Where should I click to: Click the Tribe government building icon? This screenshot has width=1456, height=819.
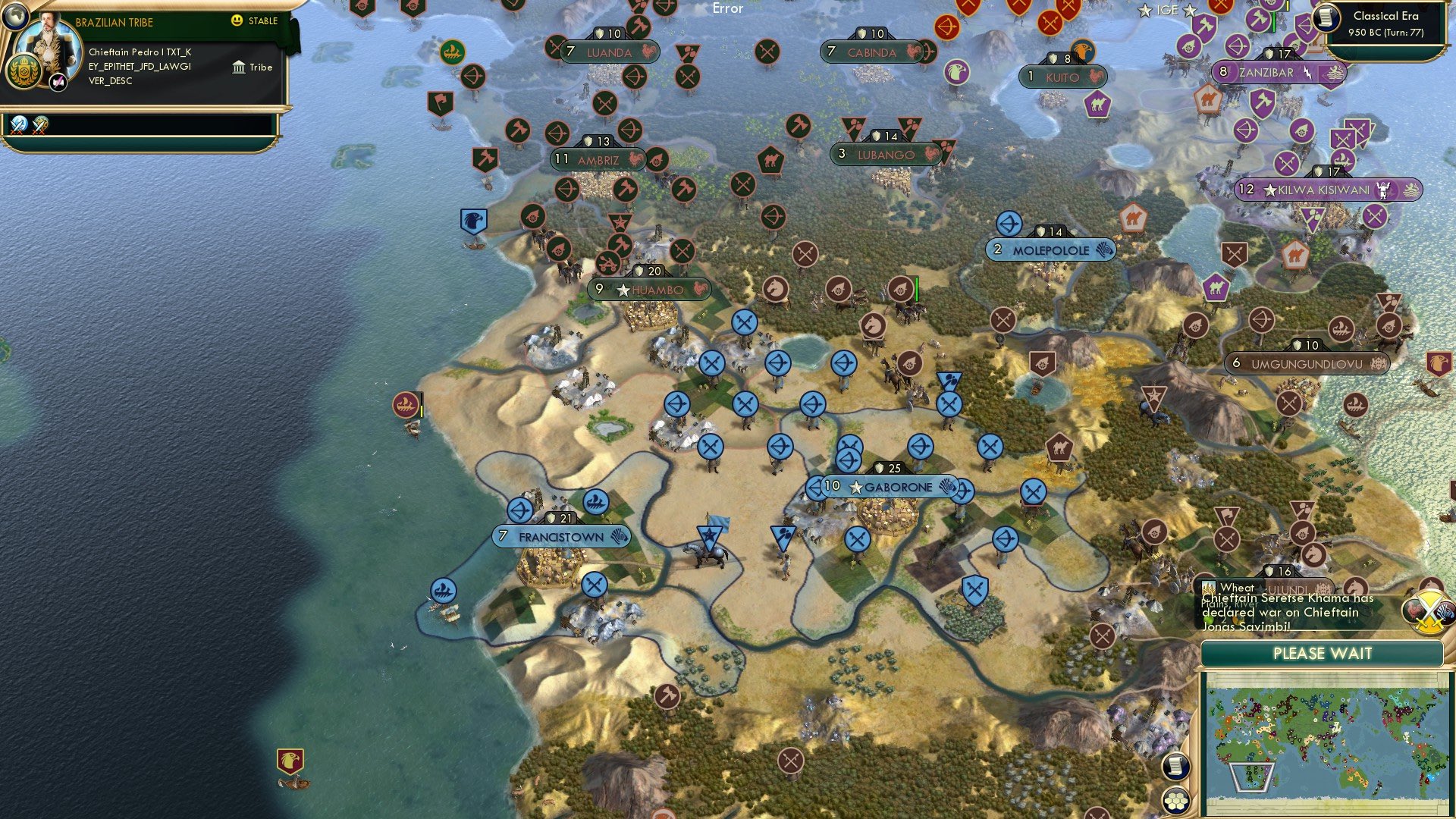tap(240, 68)
